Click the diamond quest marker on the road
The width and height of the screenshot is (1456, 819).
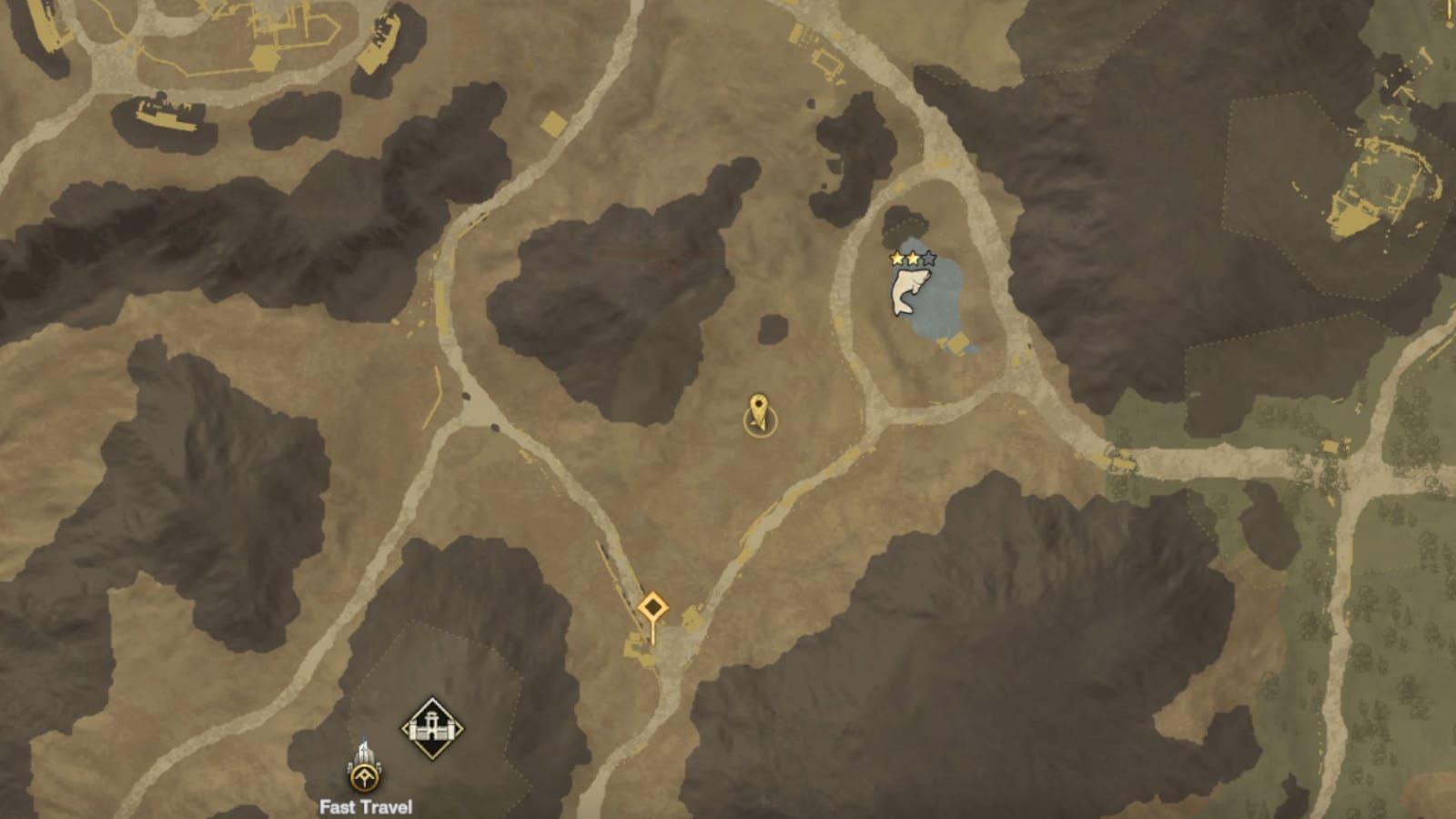point(653,604)
